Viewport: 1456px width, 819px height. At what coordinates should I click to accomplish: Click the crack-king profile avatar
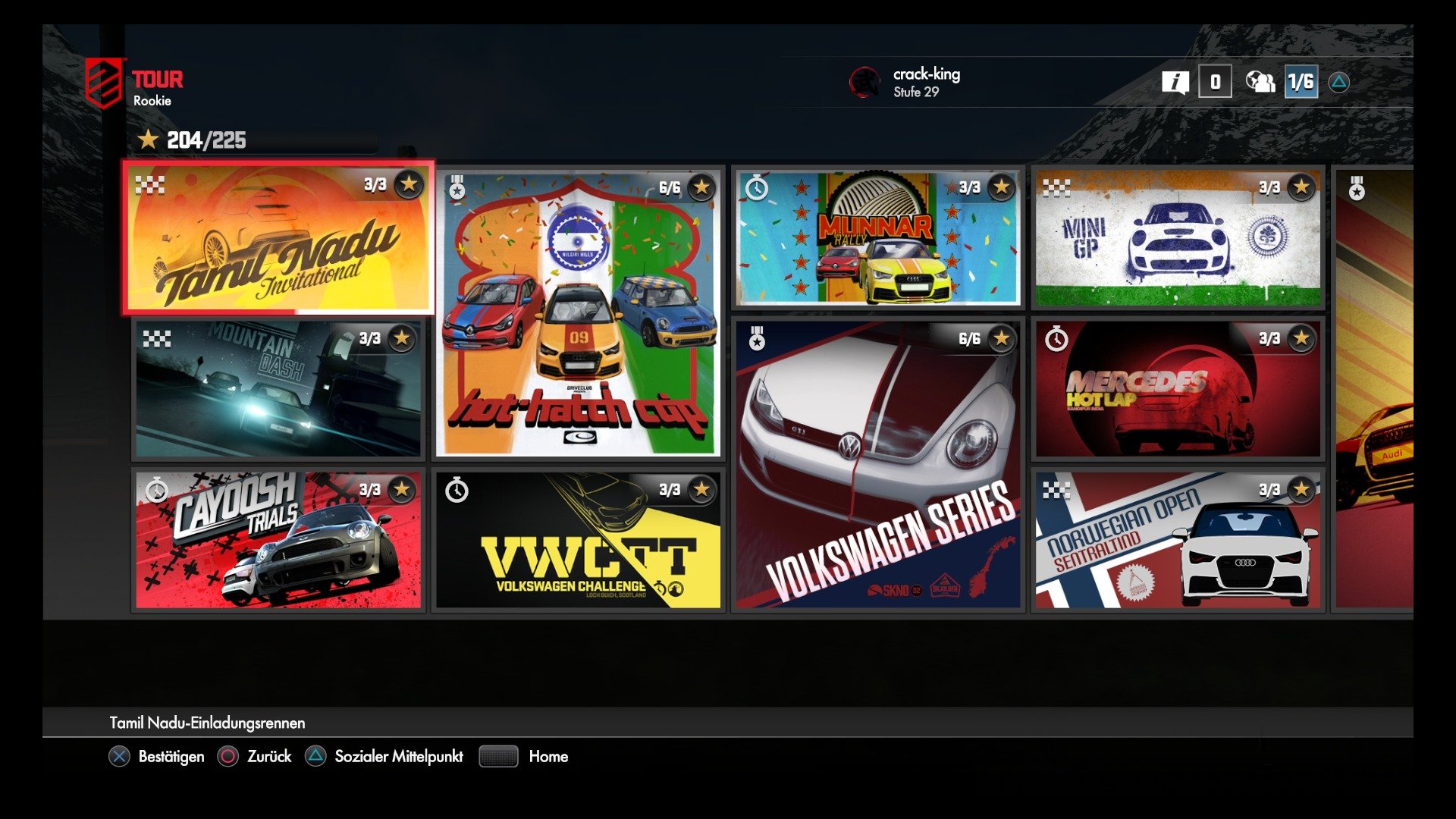click(864, 83)
